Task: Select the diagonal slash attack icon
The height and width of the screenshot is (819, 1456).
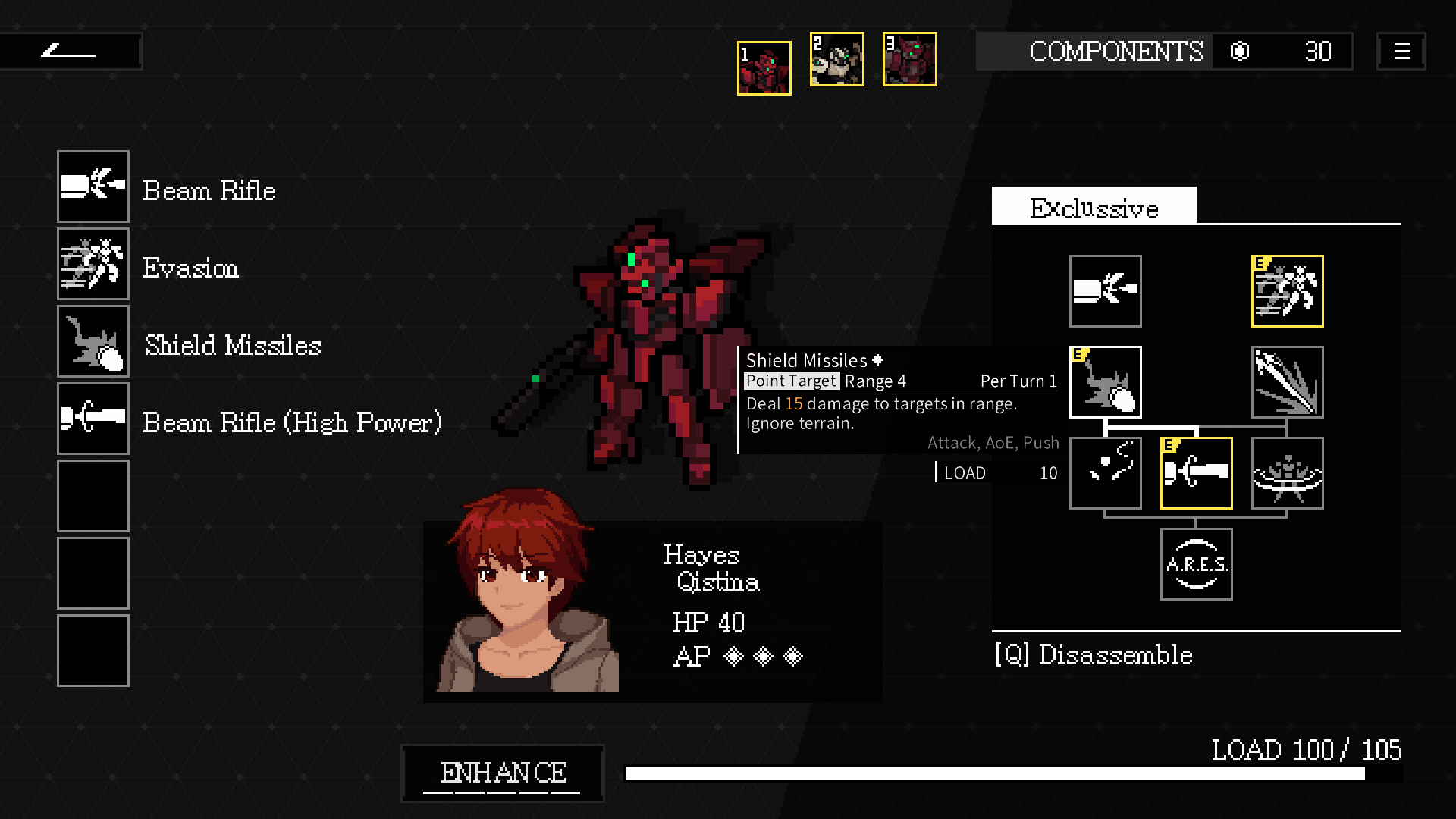Action: pyautogui.click(x=1287, y=382)
